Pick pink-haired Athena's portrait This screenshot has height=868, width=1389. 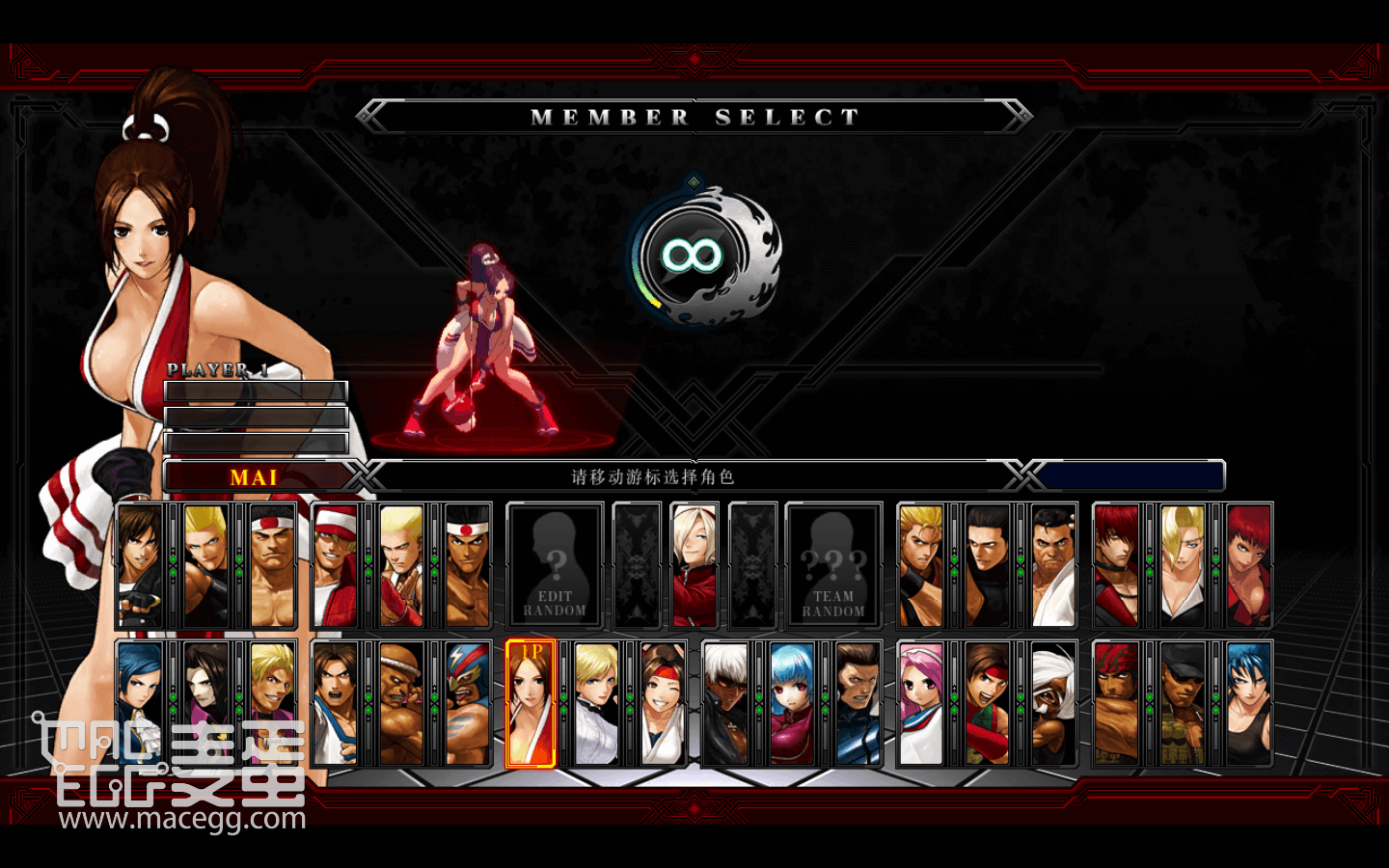point(921,703)
